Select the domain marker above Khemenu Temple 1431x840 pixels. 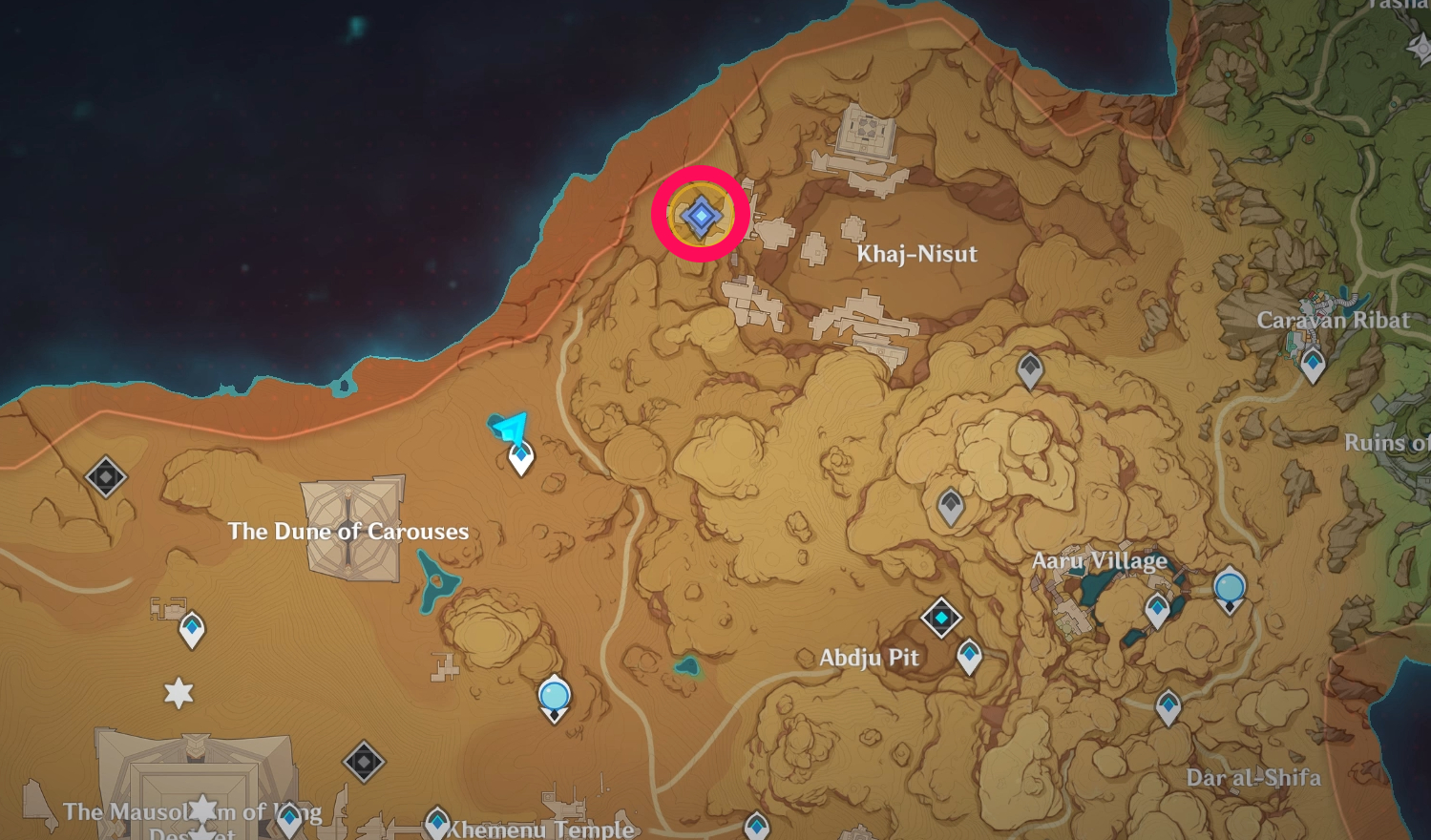[363, 762]
